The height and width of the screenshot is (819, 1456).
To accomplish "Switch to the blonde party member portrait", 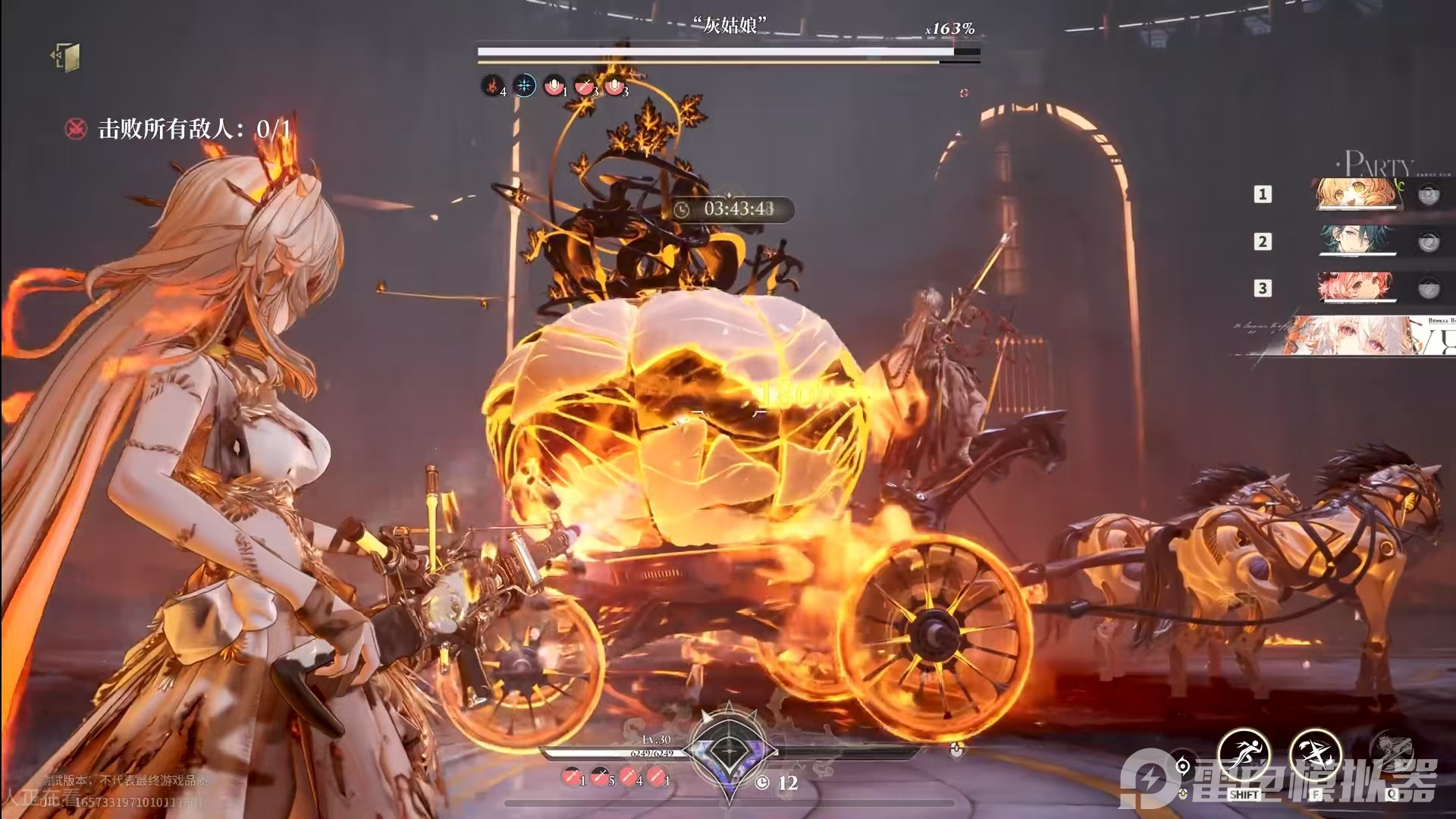I will pos(1357,193).
